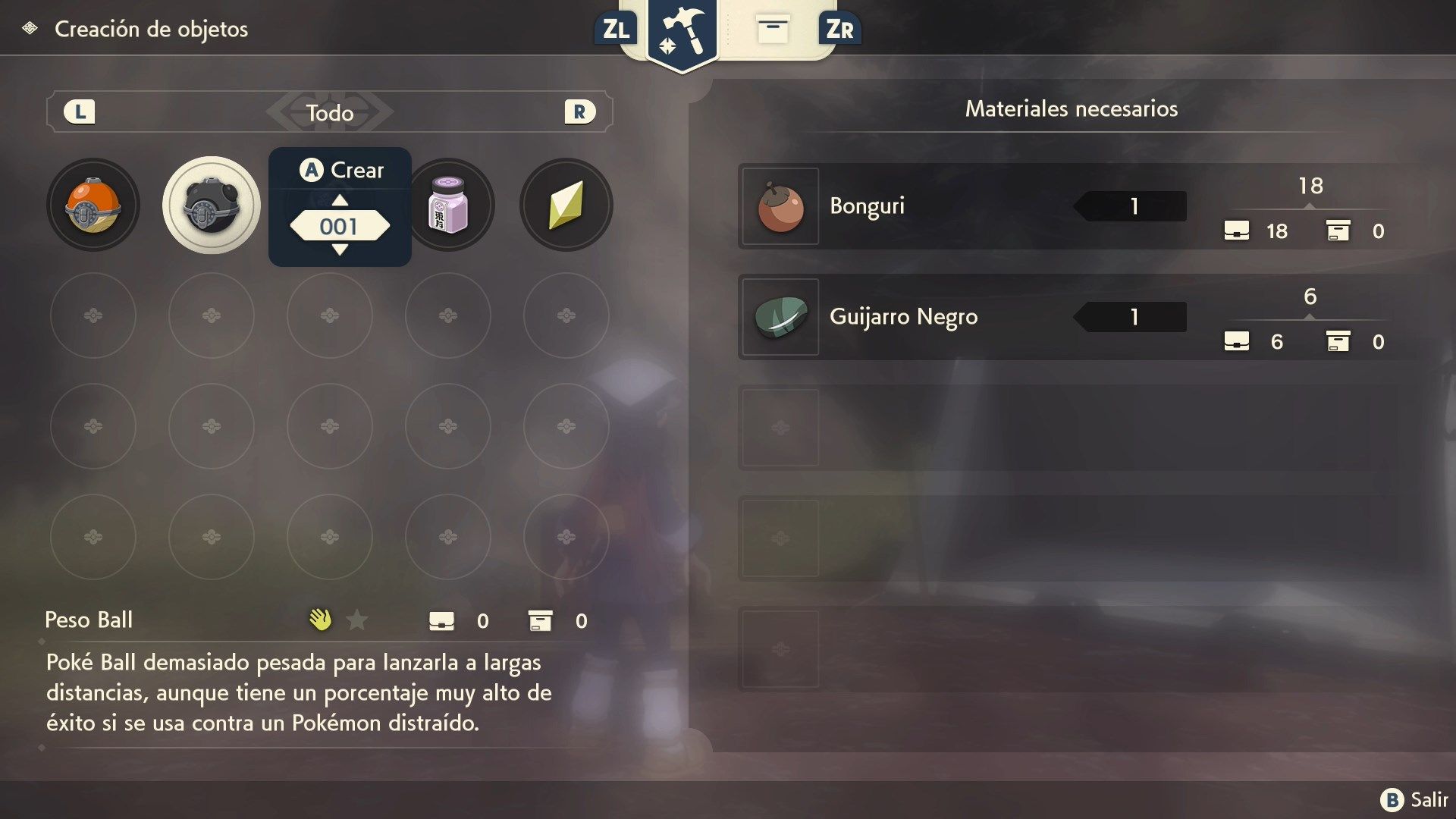Decrease the craft quantity with down arrow

340,249
